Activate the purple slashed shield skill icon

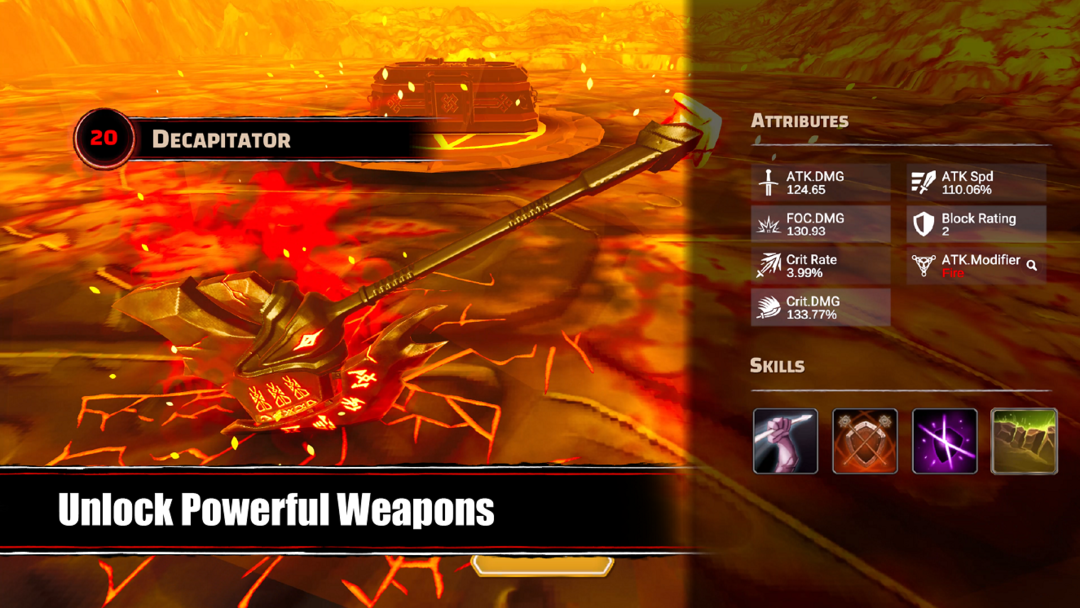945,441
